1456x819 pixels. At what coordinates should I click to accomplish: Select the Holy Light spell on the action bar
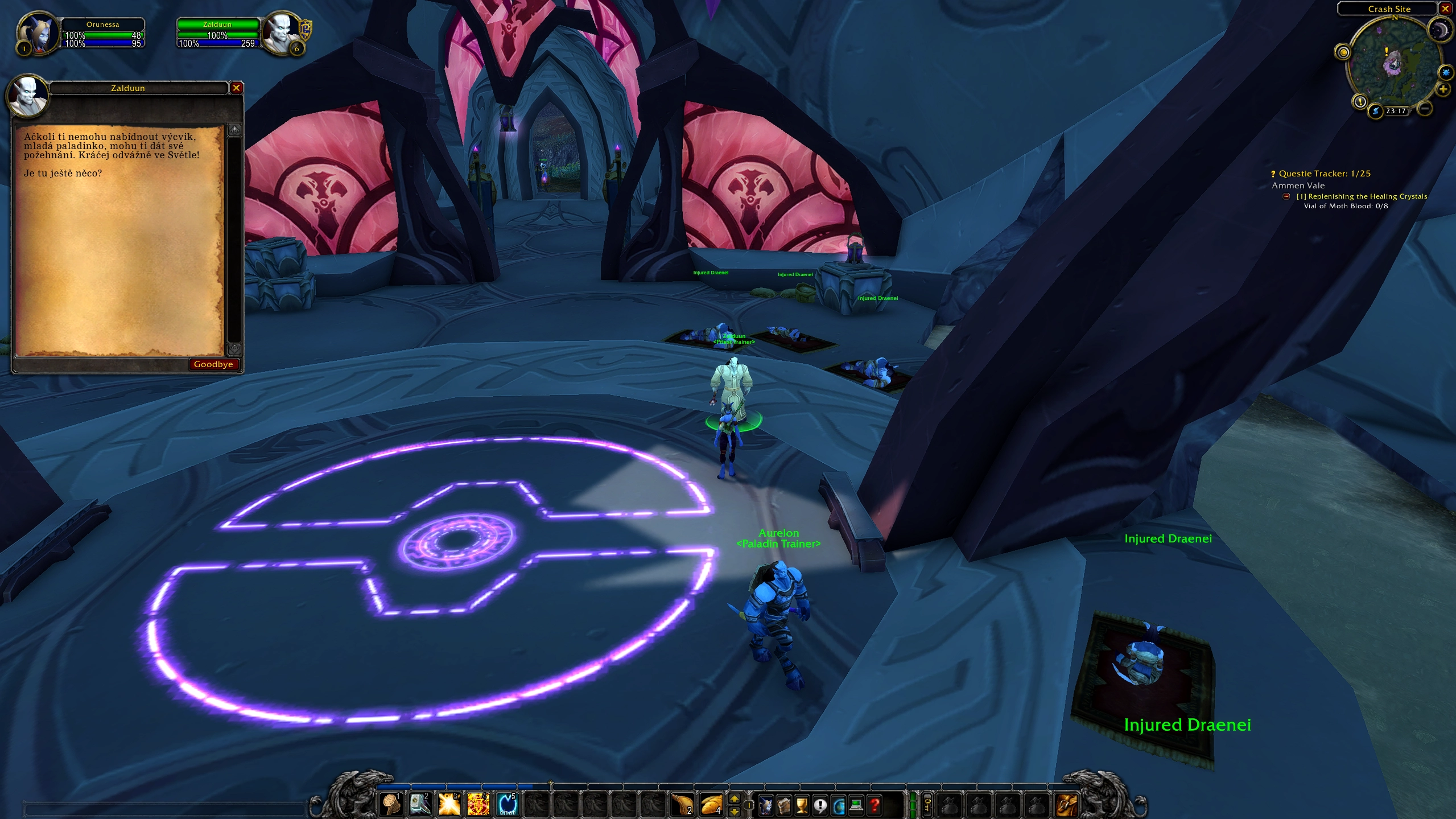point(449,803)
